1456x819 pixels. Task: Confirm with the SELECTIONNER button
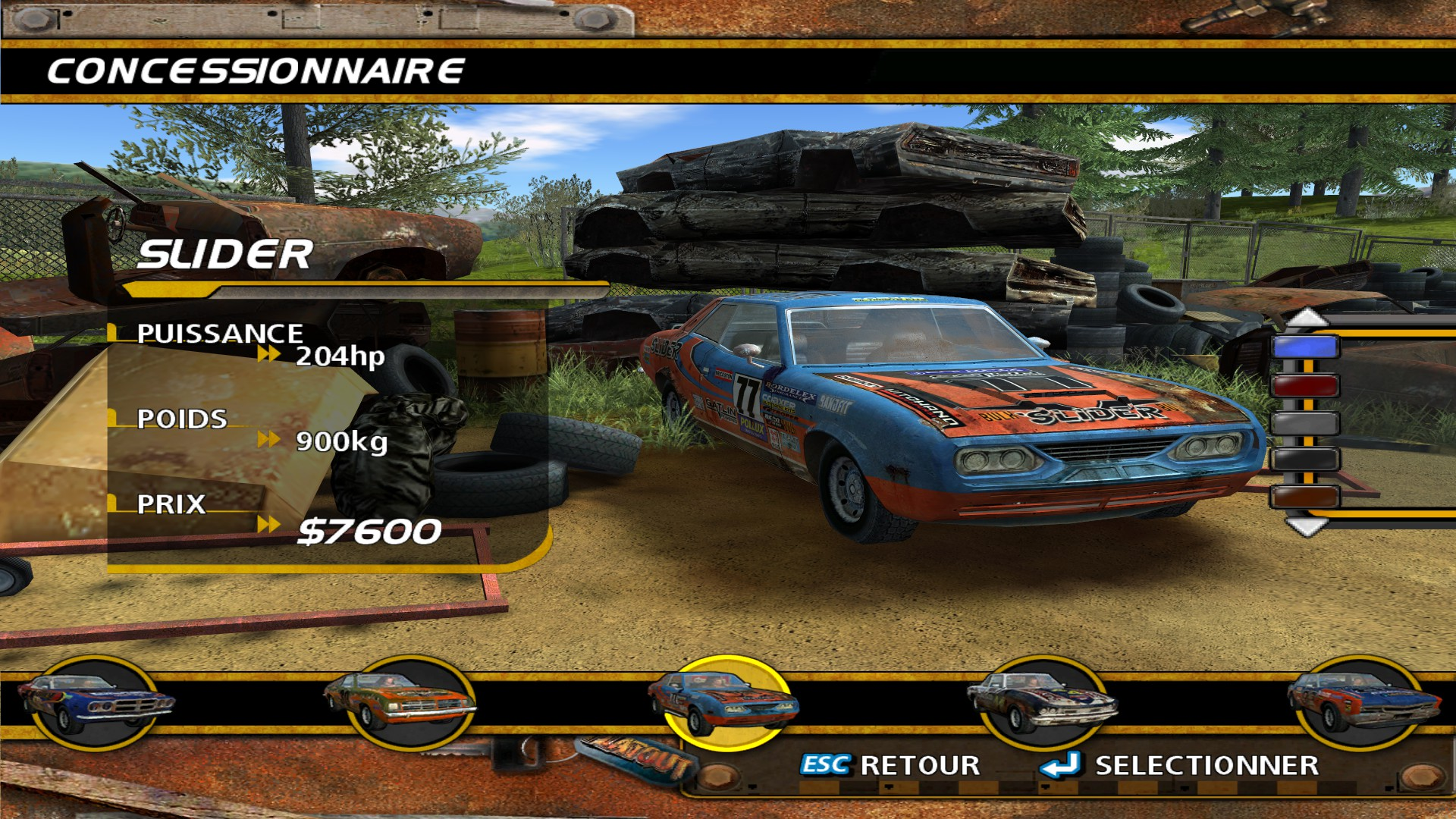click(1181, 765)
